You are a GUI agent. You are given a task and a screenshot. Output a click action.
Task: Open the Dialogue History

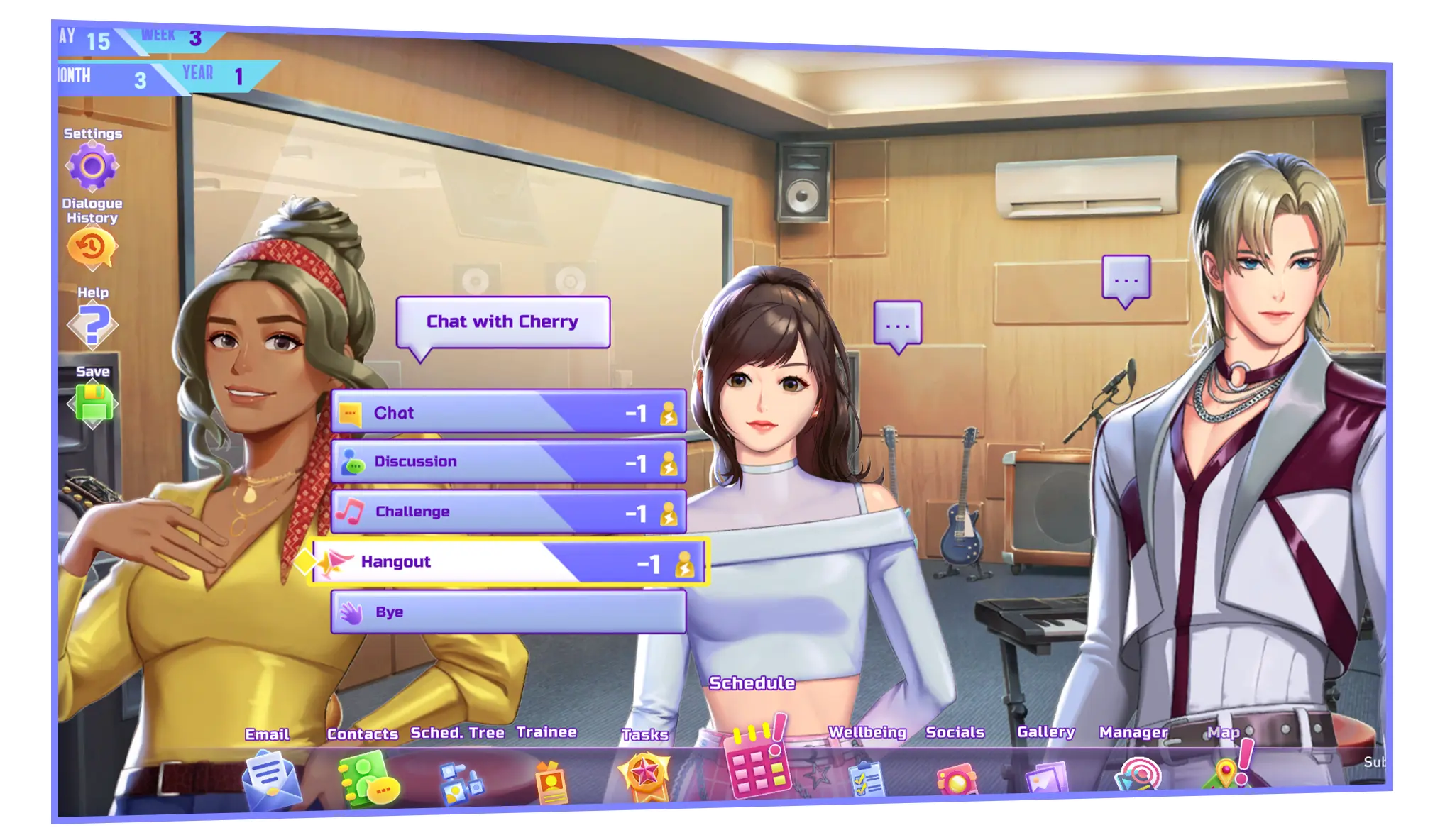tap(92, 248)
